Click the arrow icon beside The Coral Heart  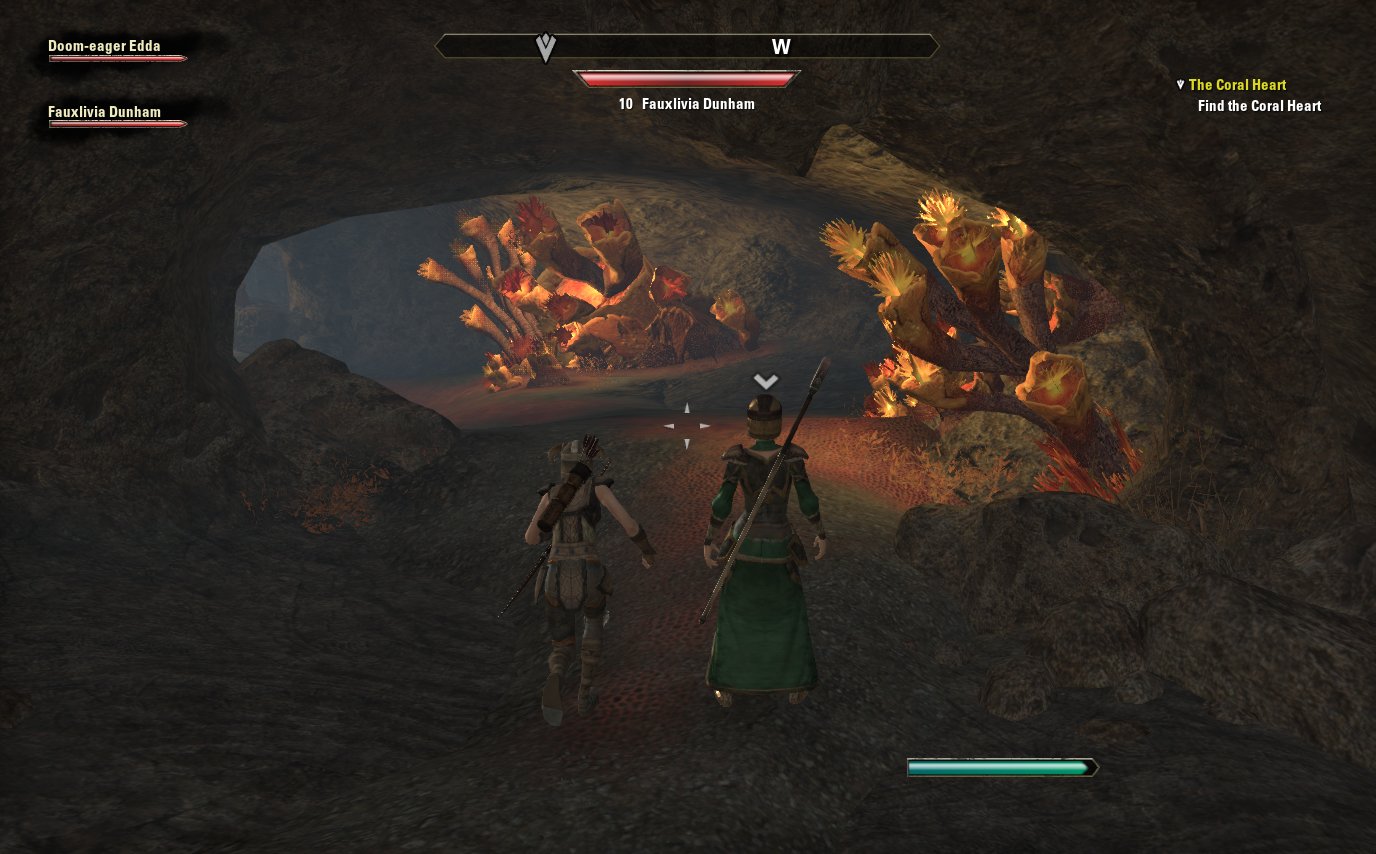(1180, 85)
